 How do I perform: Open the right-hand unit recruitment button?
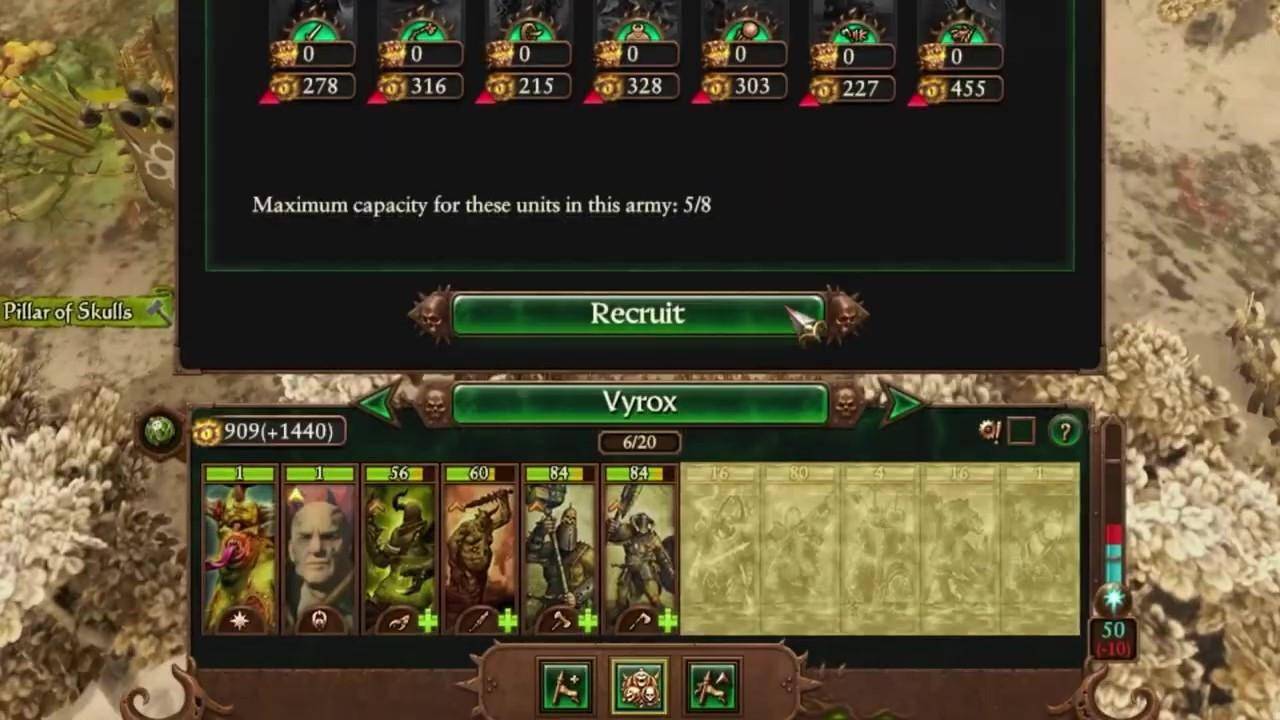click(x=714, y=687)
